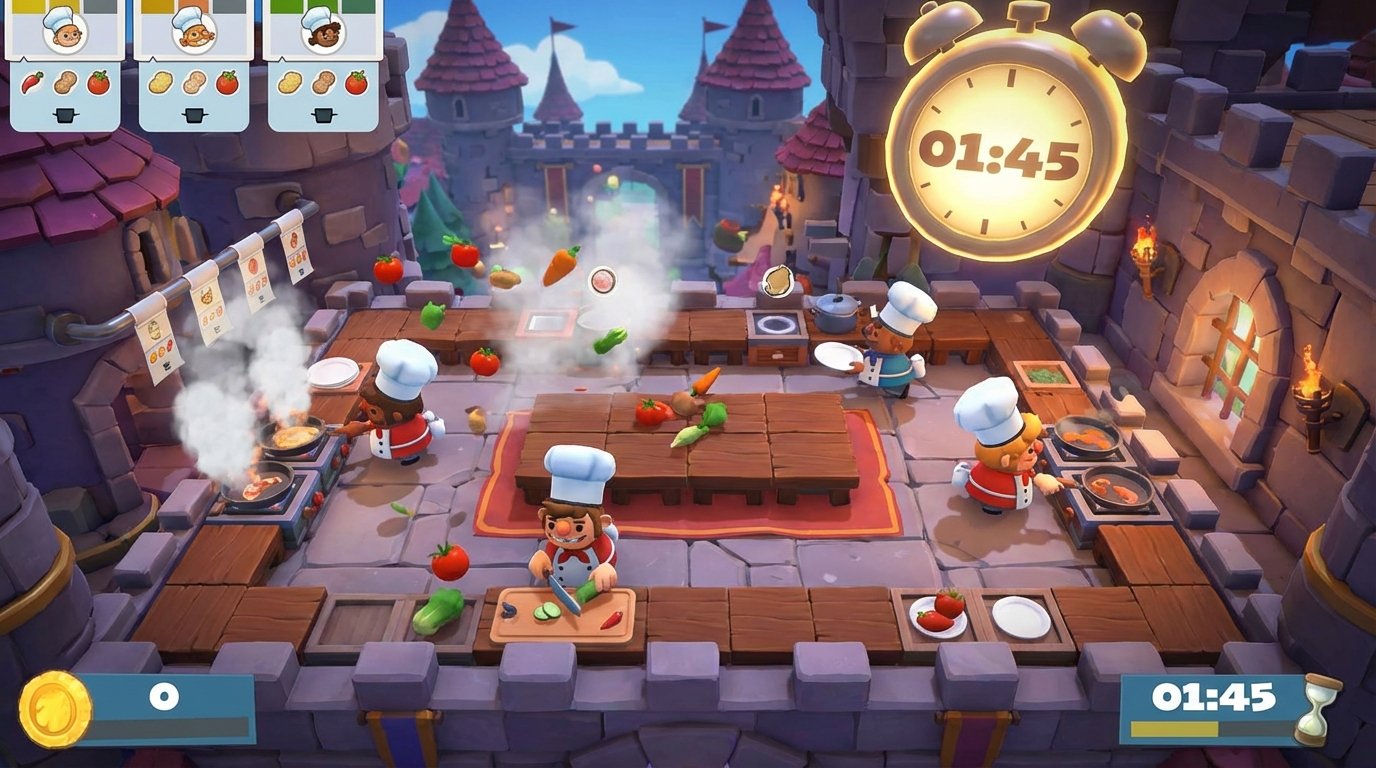Click the chili pepper icon on the first order ticket

click(32, 82)
